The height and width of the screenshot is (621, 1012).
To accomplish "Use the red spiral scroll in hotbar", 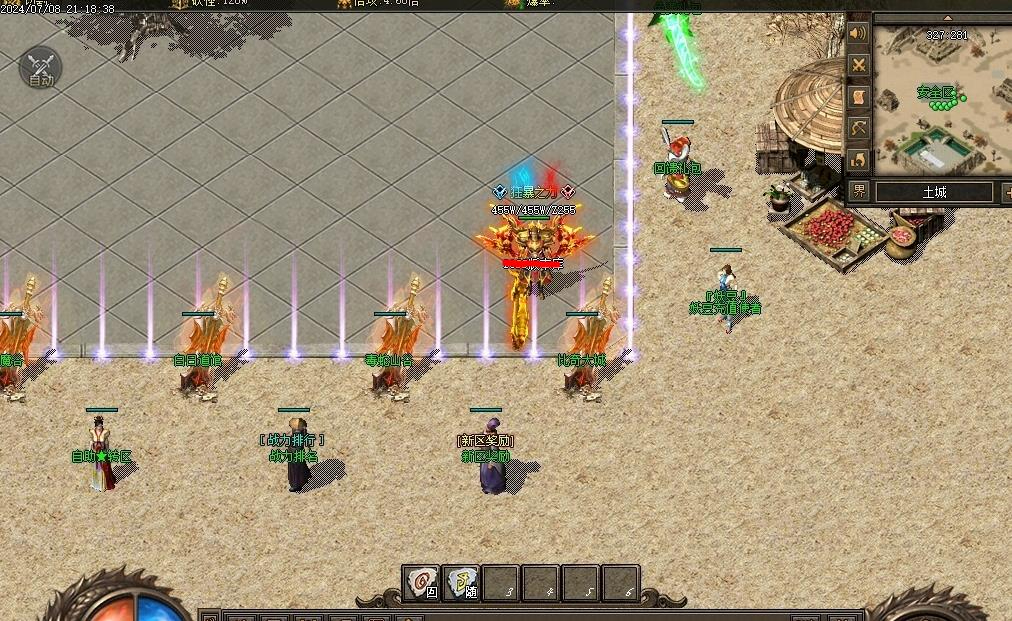I will (x=422, y=583).
